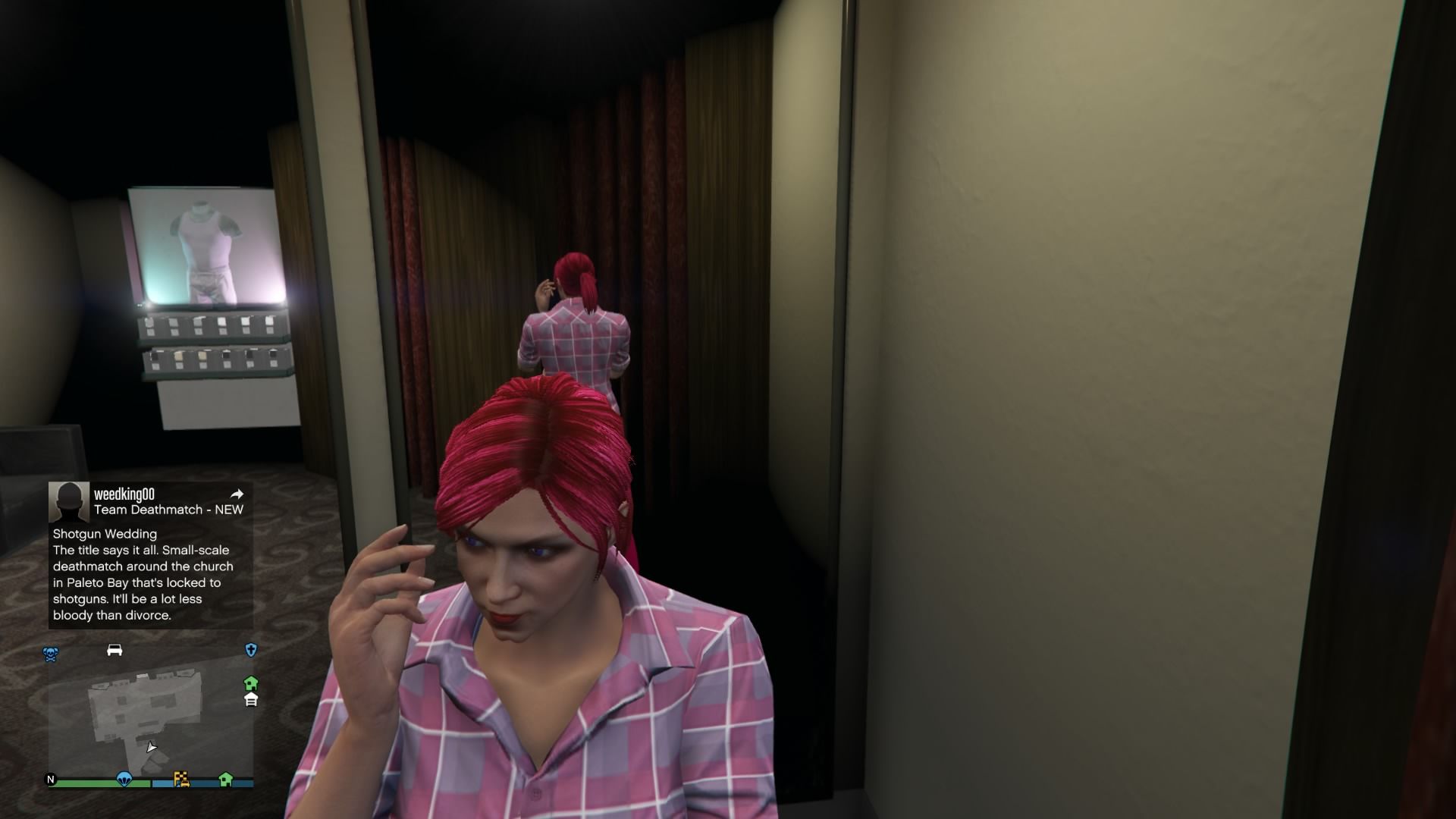Click the blue shield cross blip
Screen dimensions: 1456x819
pos(251,650)
